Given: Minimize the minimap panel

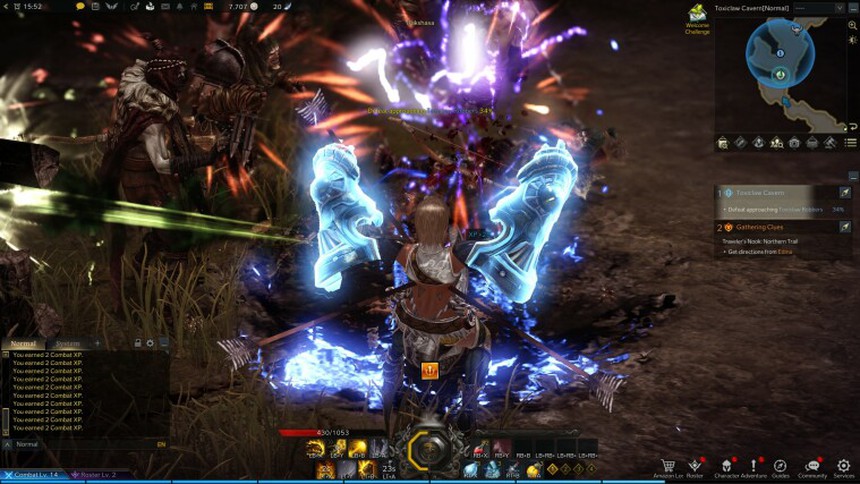Looking at the screenshot, I should [851, 7].
